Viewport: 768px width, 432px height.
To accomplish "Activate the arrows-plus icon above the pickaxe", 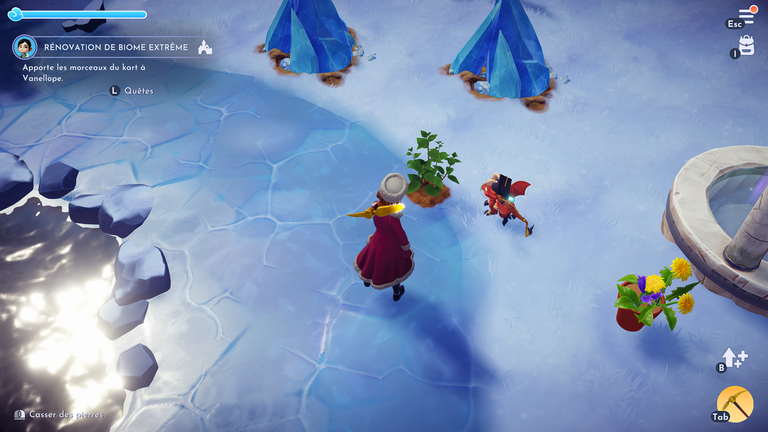I will 733,357.
